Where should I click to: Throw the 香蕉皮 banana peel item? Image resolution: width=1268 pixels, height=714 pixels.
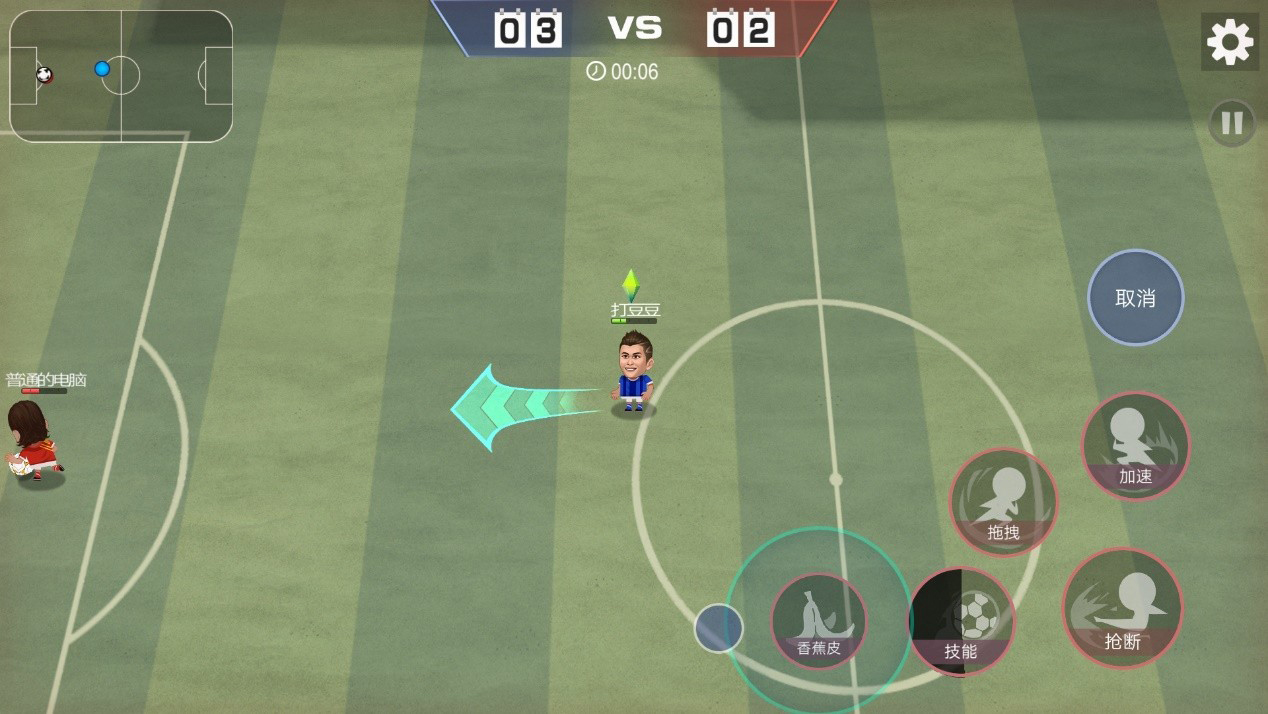click(x=818, y=620)
